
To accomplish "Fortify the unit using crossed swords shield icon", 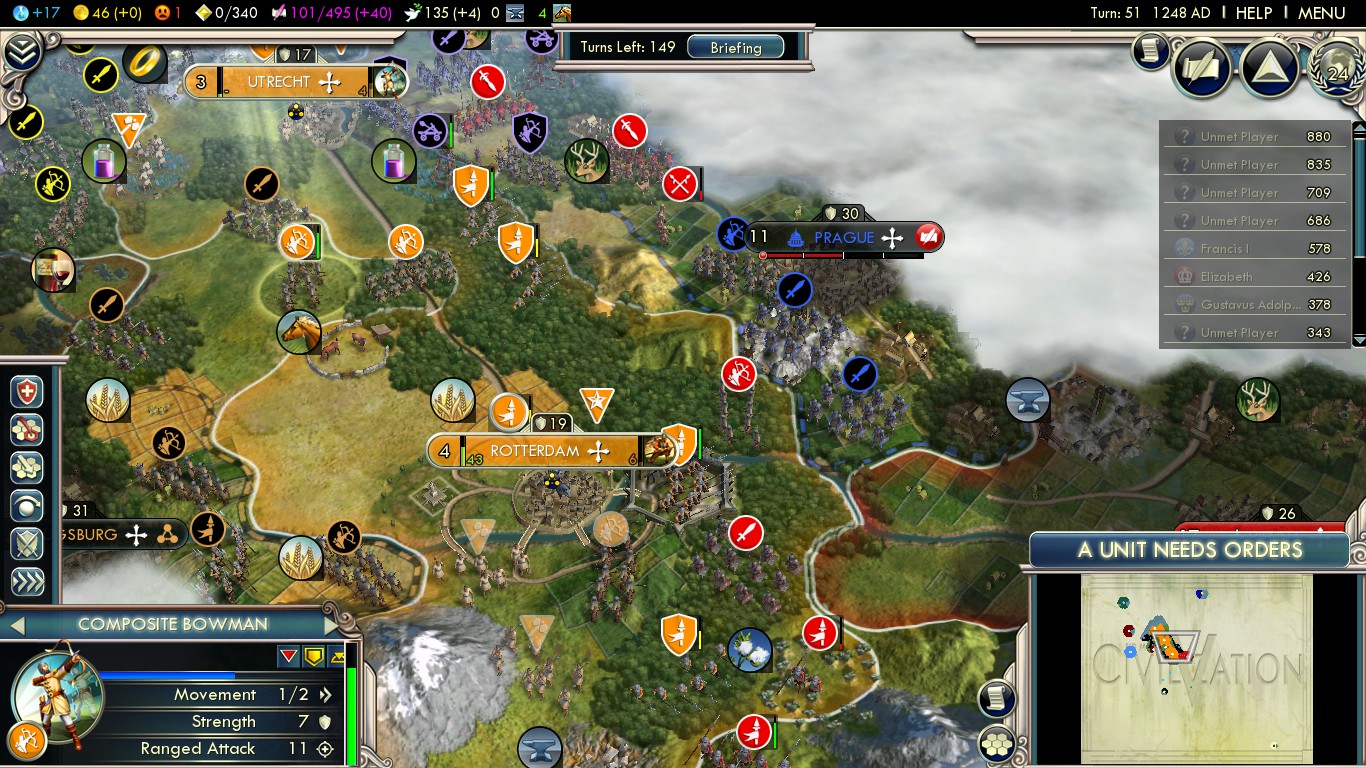I will (27, 544).
